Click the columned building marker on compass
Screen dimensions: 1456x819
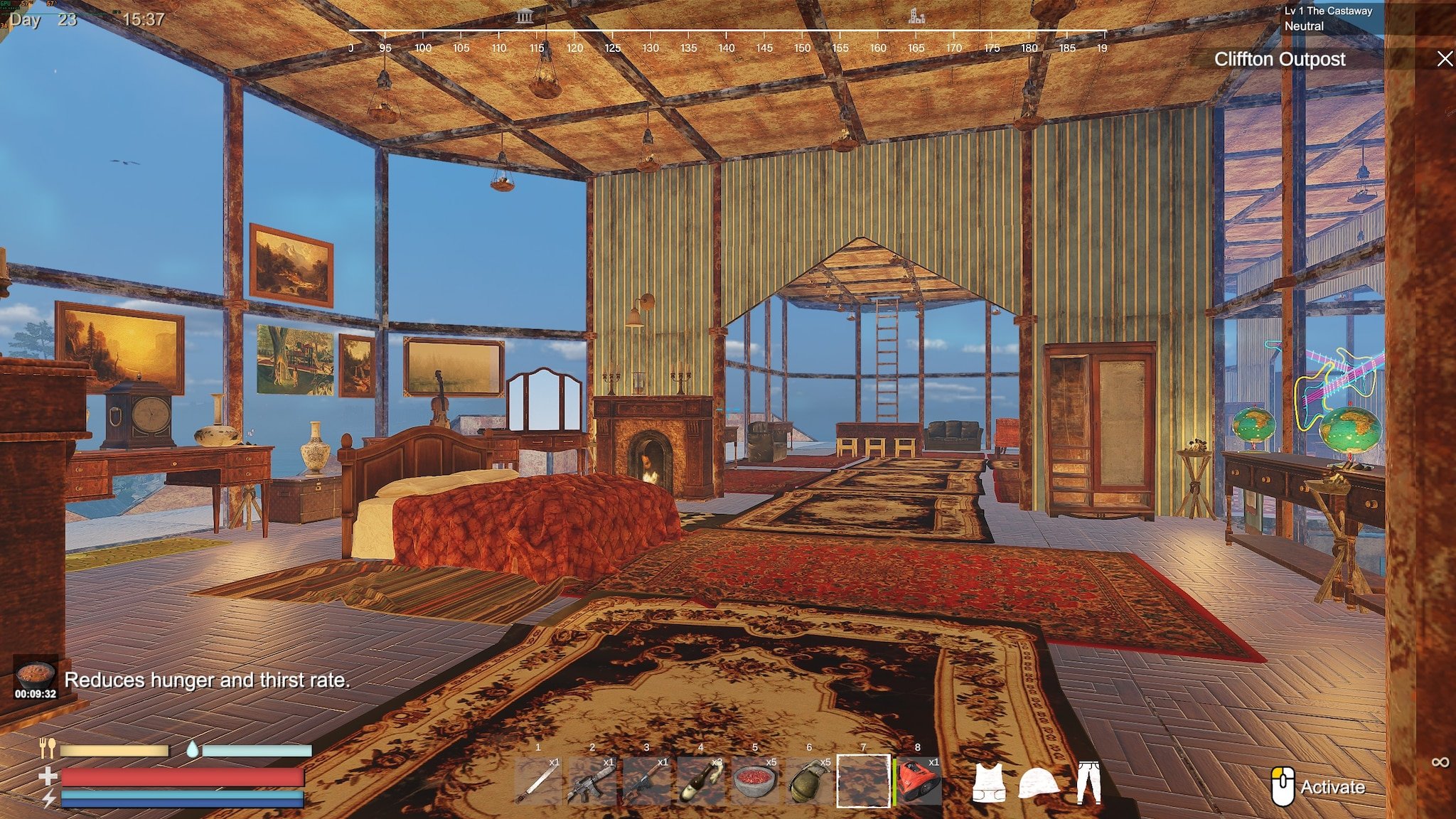(x=525, y=16)
